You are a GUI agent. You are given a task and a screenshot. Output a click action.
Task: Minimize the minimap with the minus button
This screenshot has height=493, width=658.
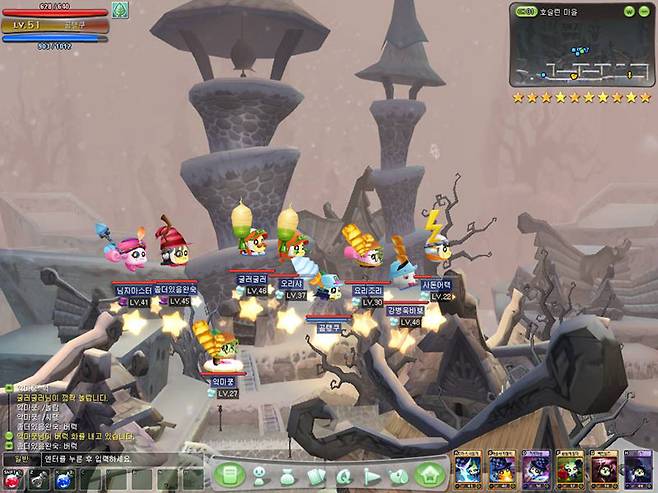tap(645, 11)
